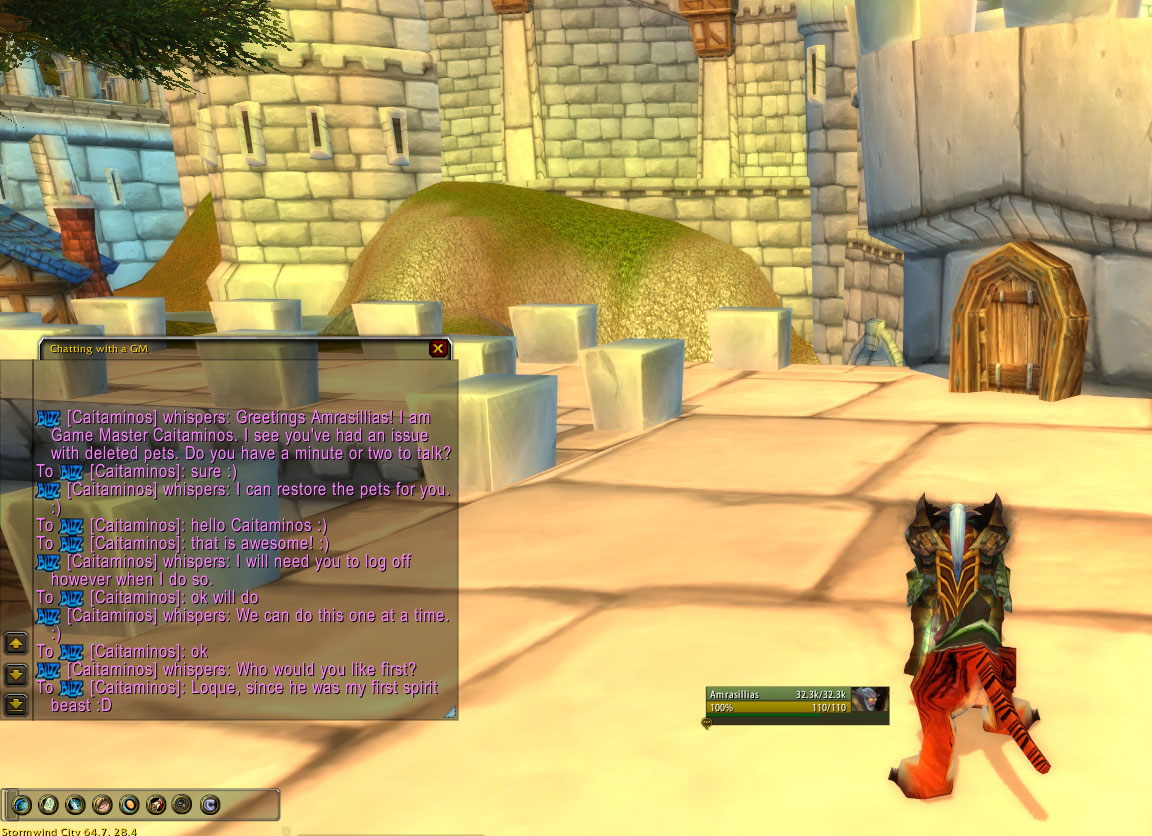Viewport: 1152px width, 836px height.
Task: Open the tan seashell icon on the bar
Action: coord(102,804)
